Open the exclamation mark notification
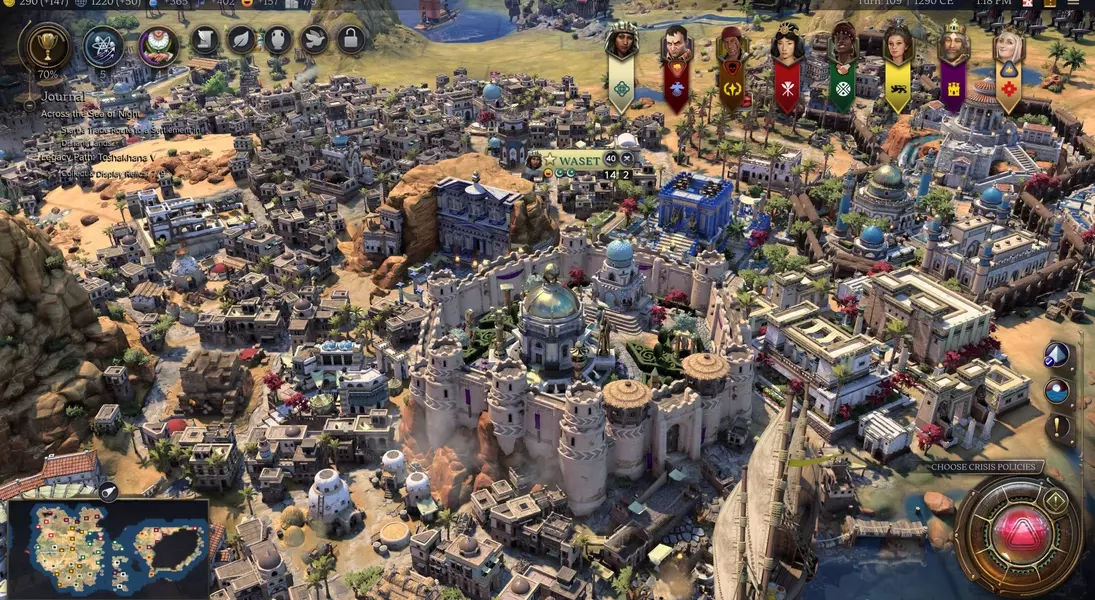1095x600 pixels. 1057,427
